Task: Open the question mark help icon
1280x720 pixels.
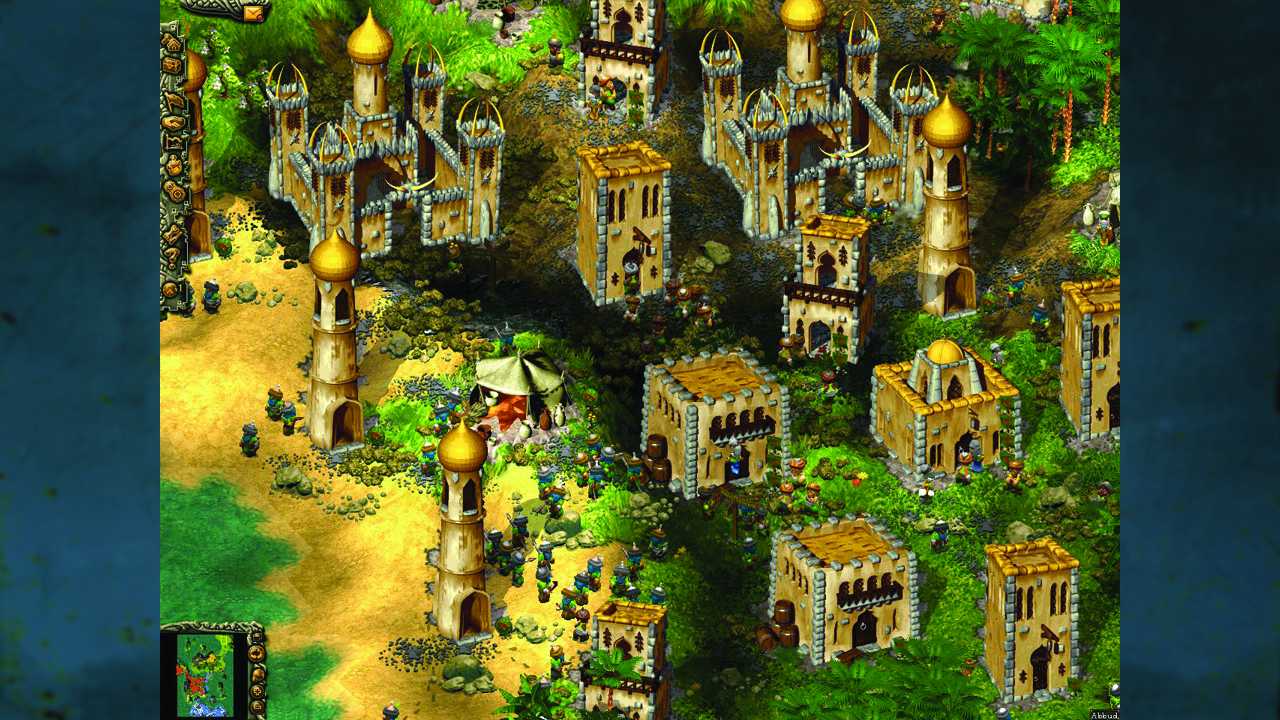Action: click(x=175, y=255)
